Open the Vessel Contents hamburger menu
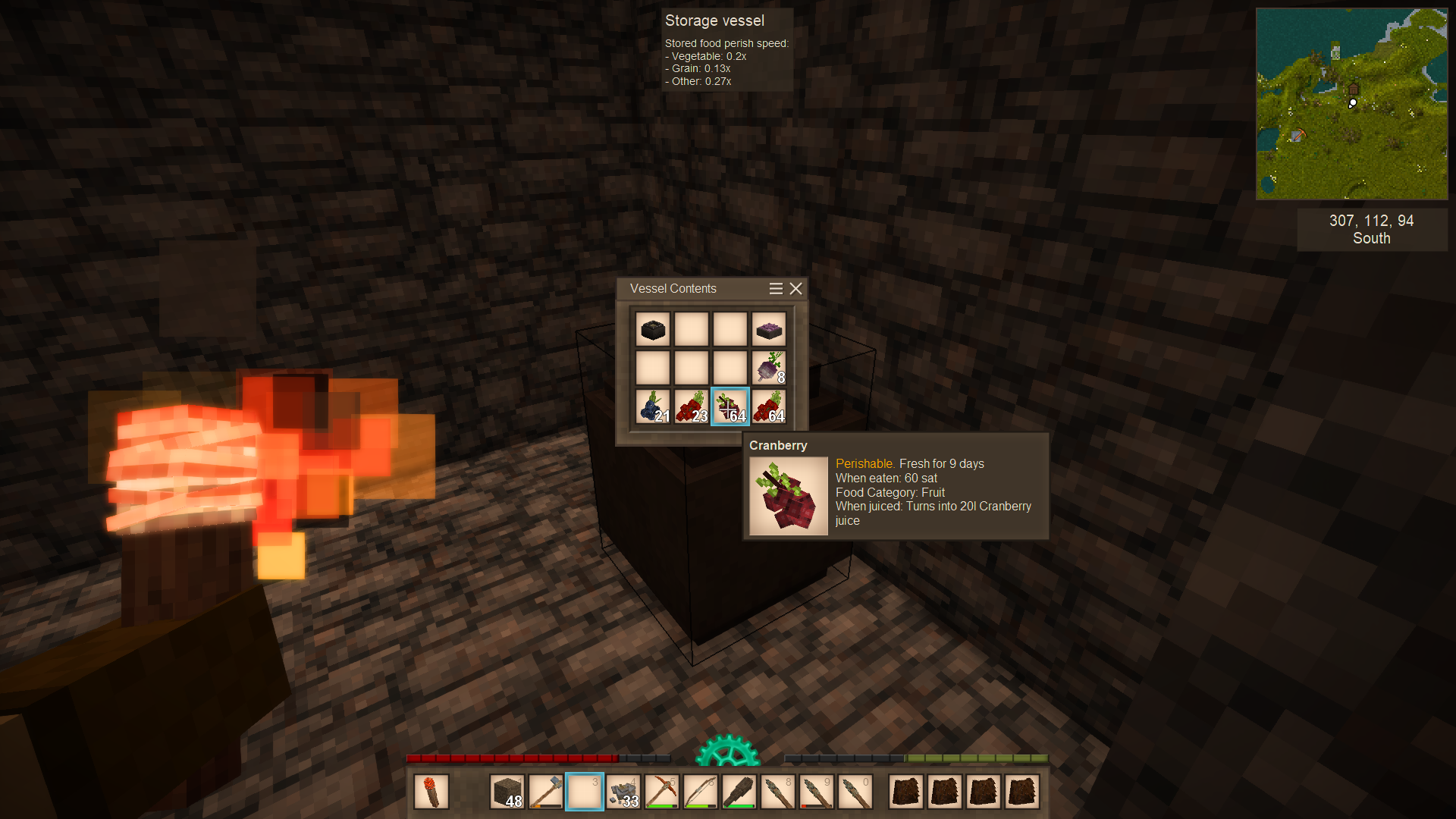This screenshot has width=1456, height=819. tap(776, 289)
